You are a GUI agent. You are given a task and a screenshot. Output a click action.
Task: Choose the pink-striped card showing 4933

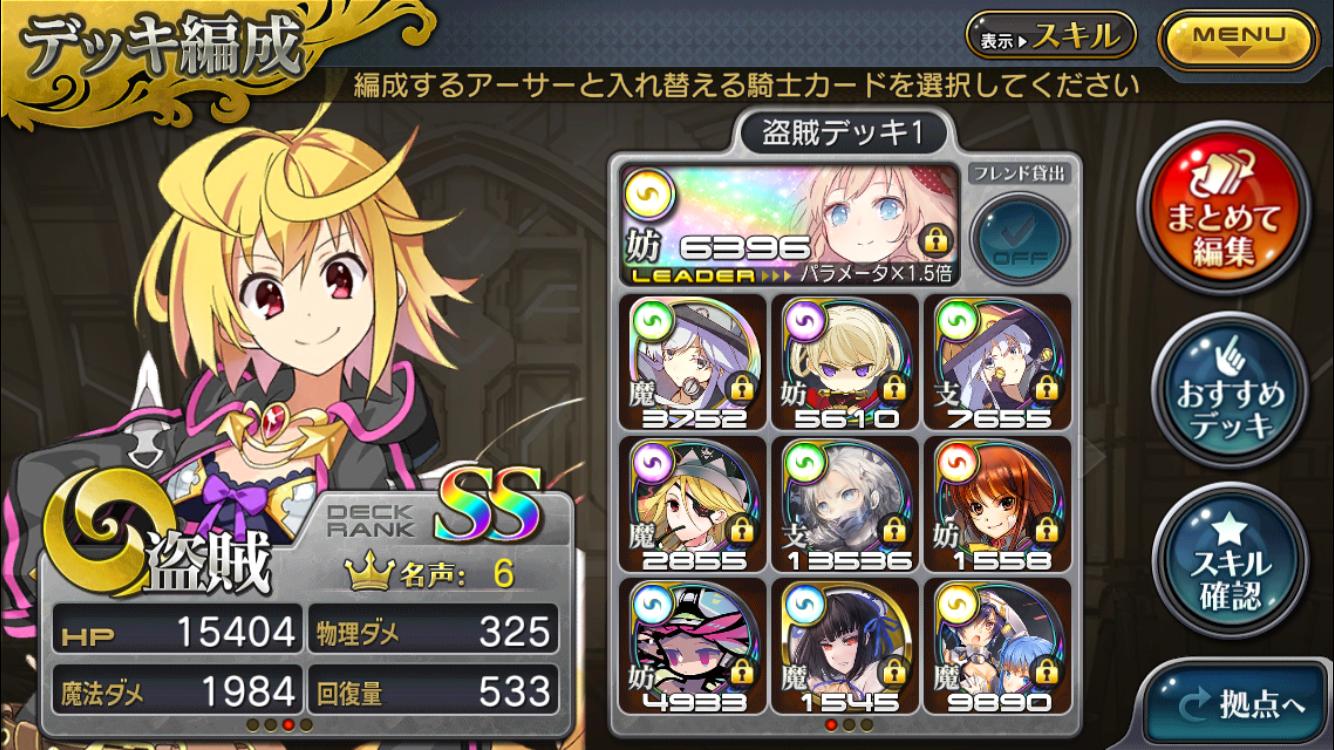(692, 646)
